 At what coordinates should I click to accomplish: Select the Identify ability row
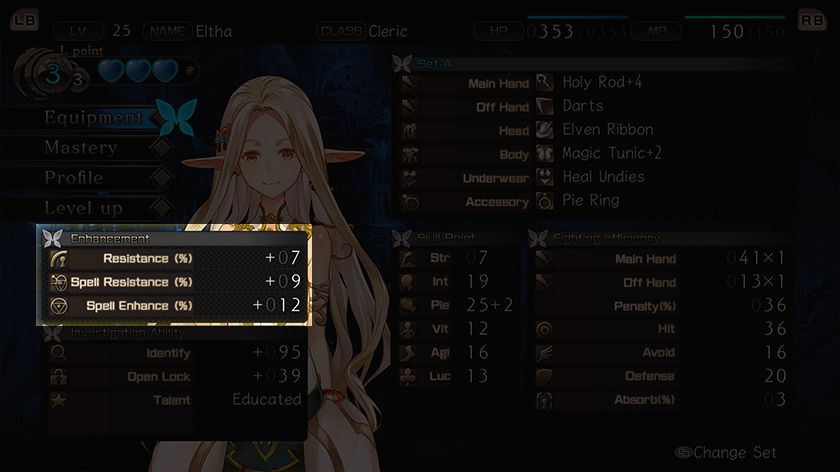[174, 353]
